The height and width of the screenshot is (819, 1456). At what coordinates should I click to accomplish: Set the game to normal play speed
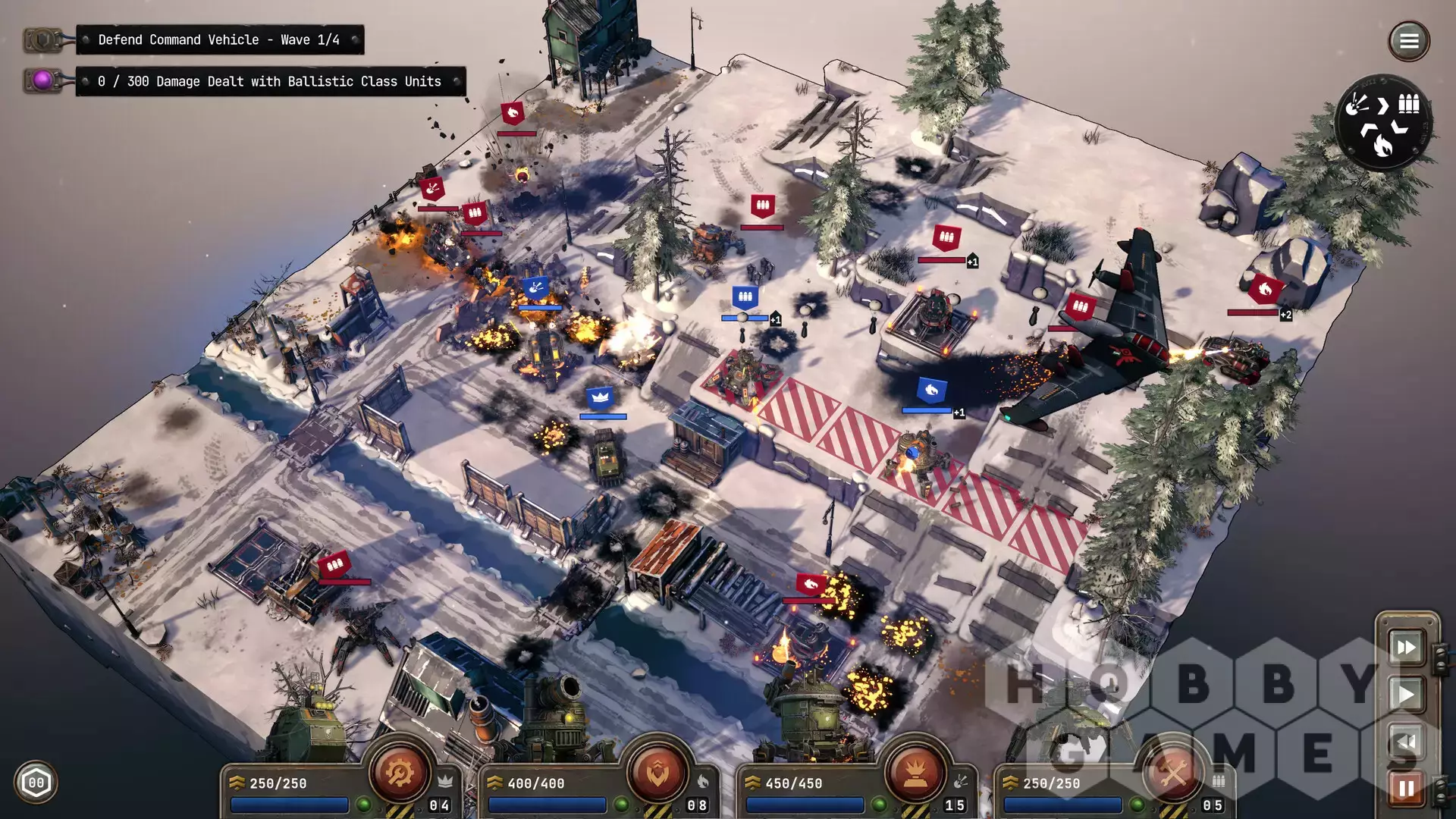point(1406,694)
